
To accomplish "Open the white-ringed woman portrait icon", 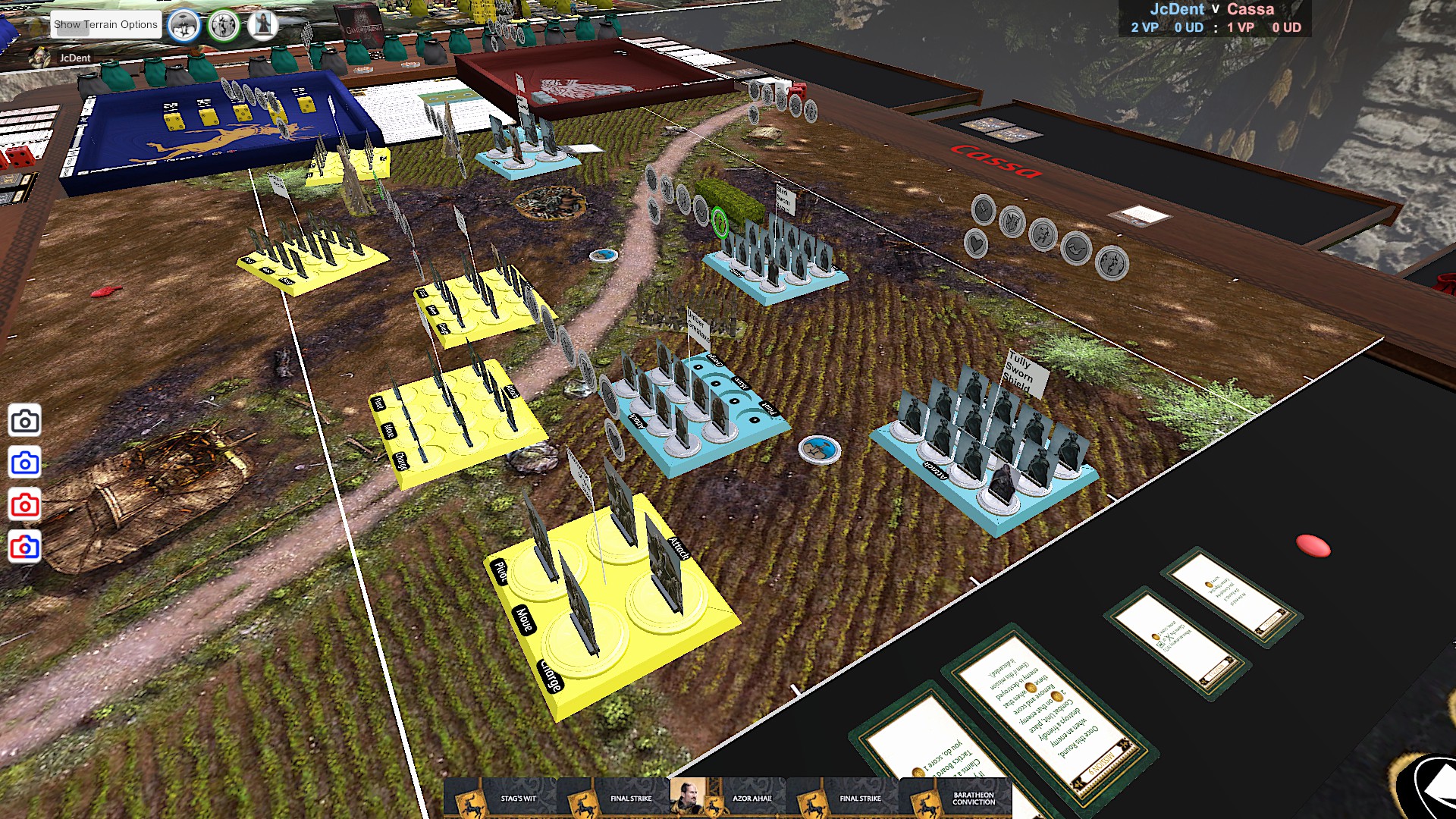I will click(262, 24).
